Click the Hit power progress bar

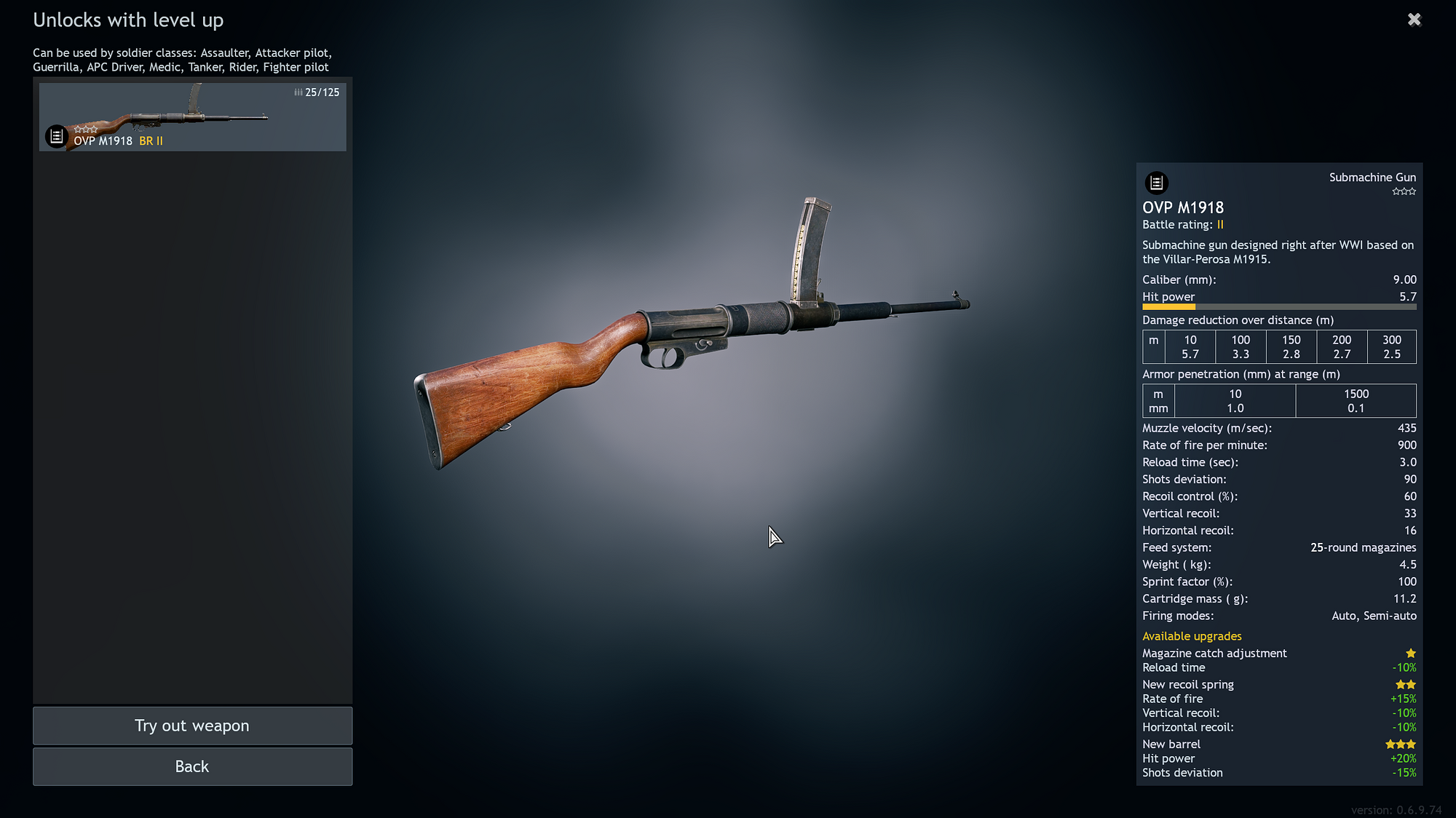pyautogui.click(x=1279, y=306)
